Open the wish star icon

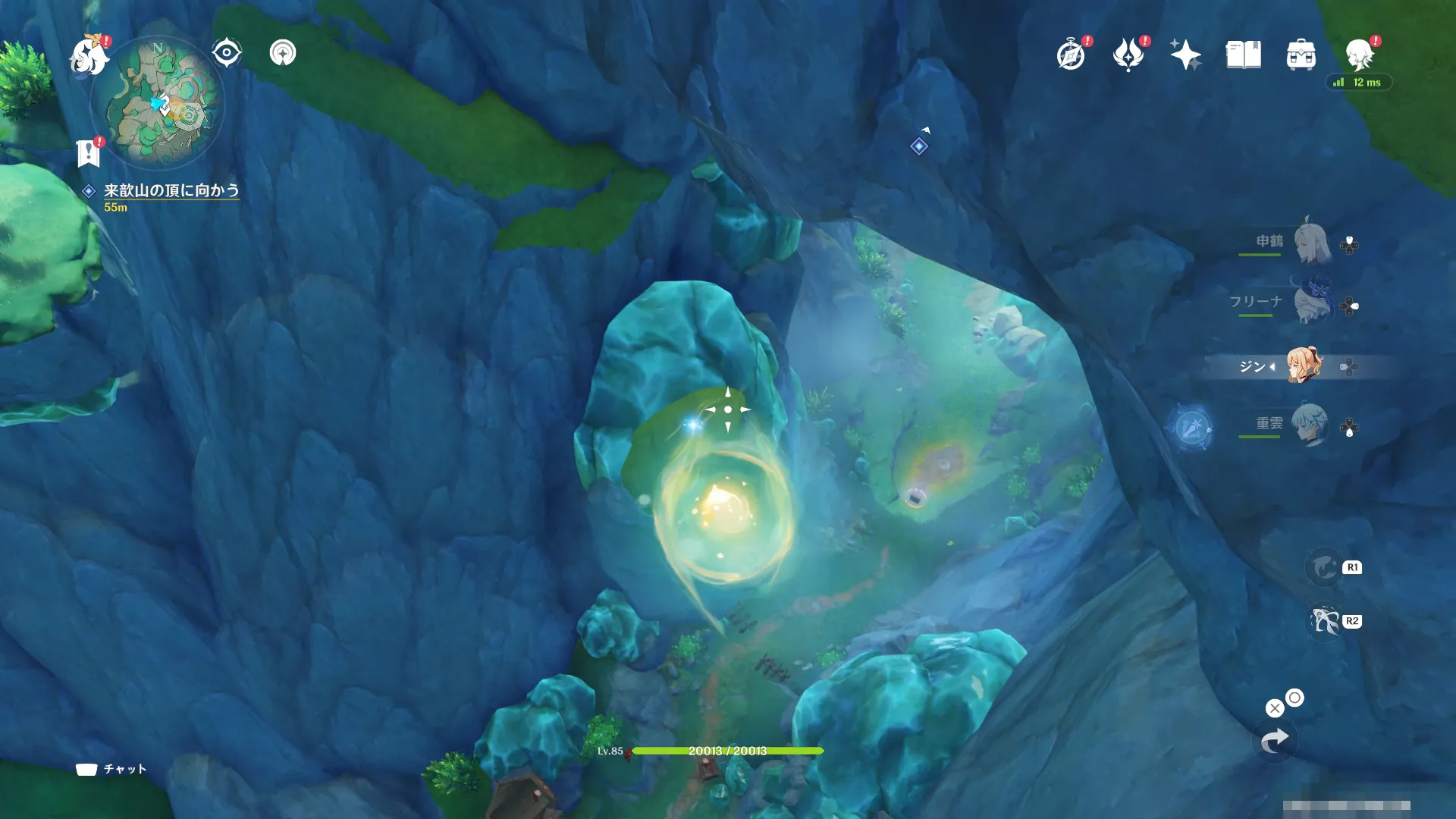[x=1185, y=55]
